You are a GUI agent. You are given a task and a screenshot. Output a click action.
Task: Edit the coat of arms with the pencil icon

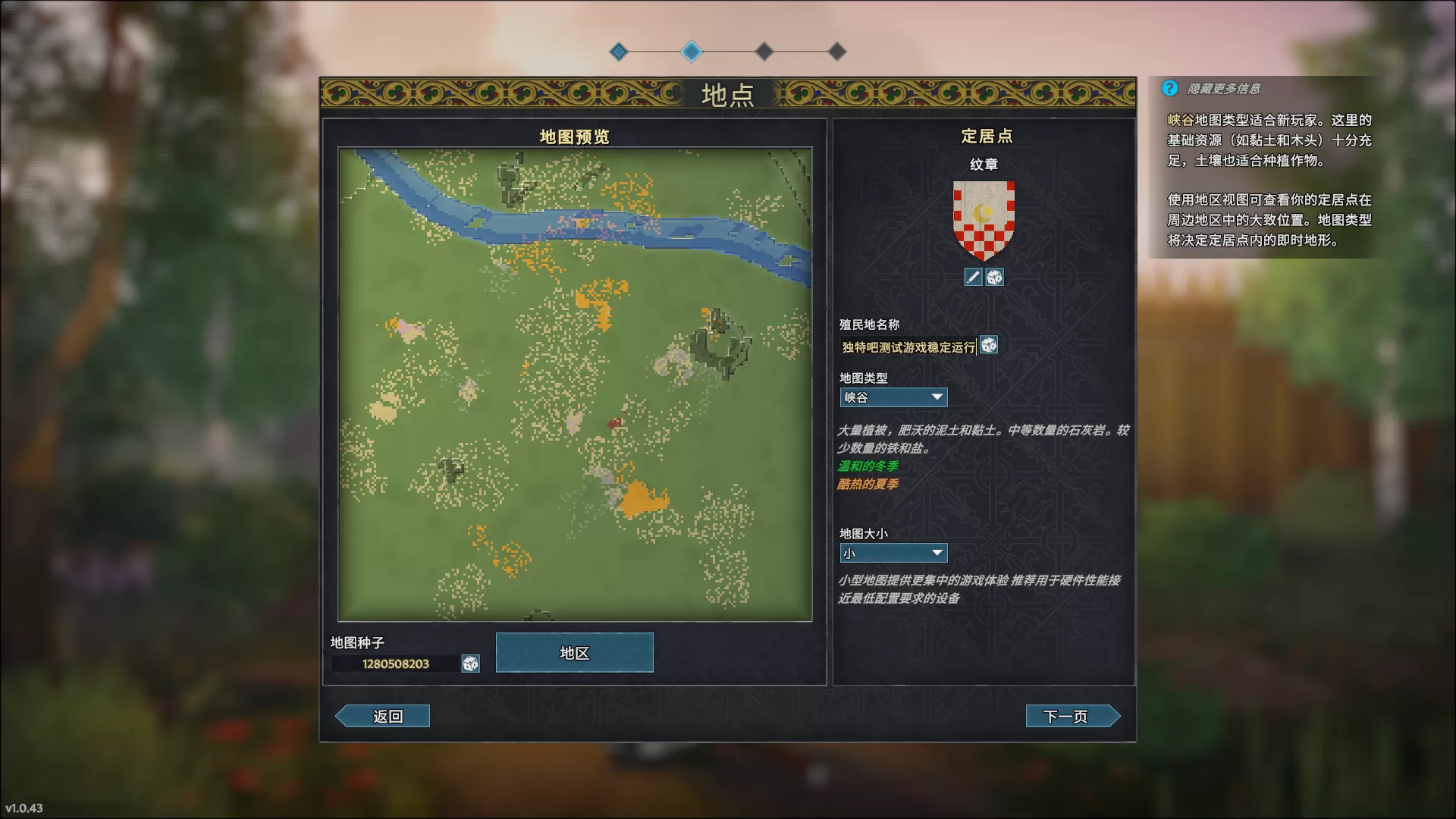pos(973,277)
